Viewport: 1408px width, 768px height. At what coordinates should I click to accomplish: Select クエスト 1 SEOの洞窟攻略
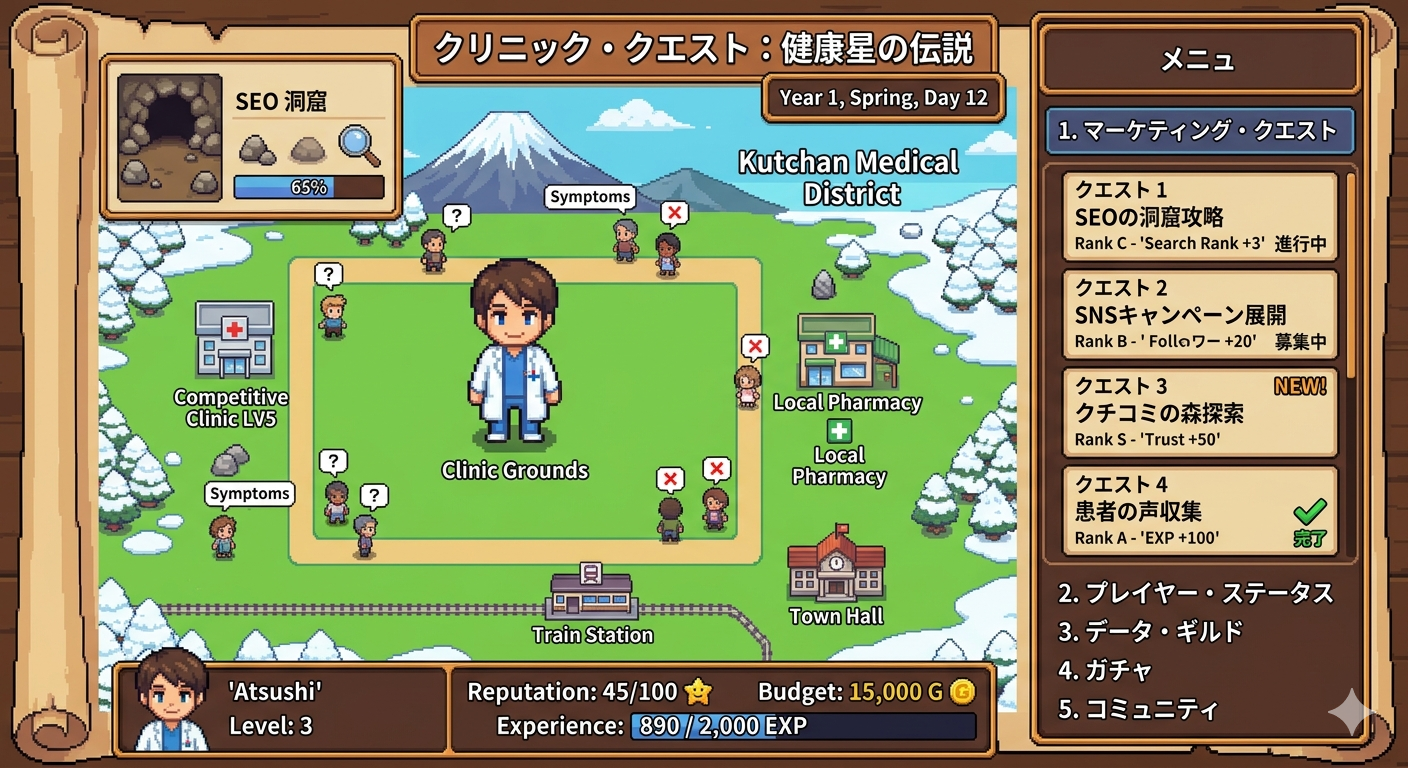1199,217
